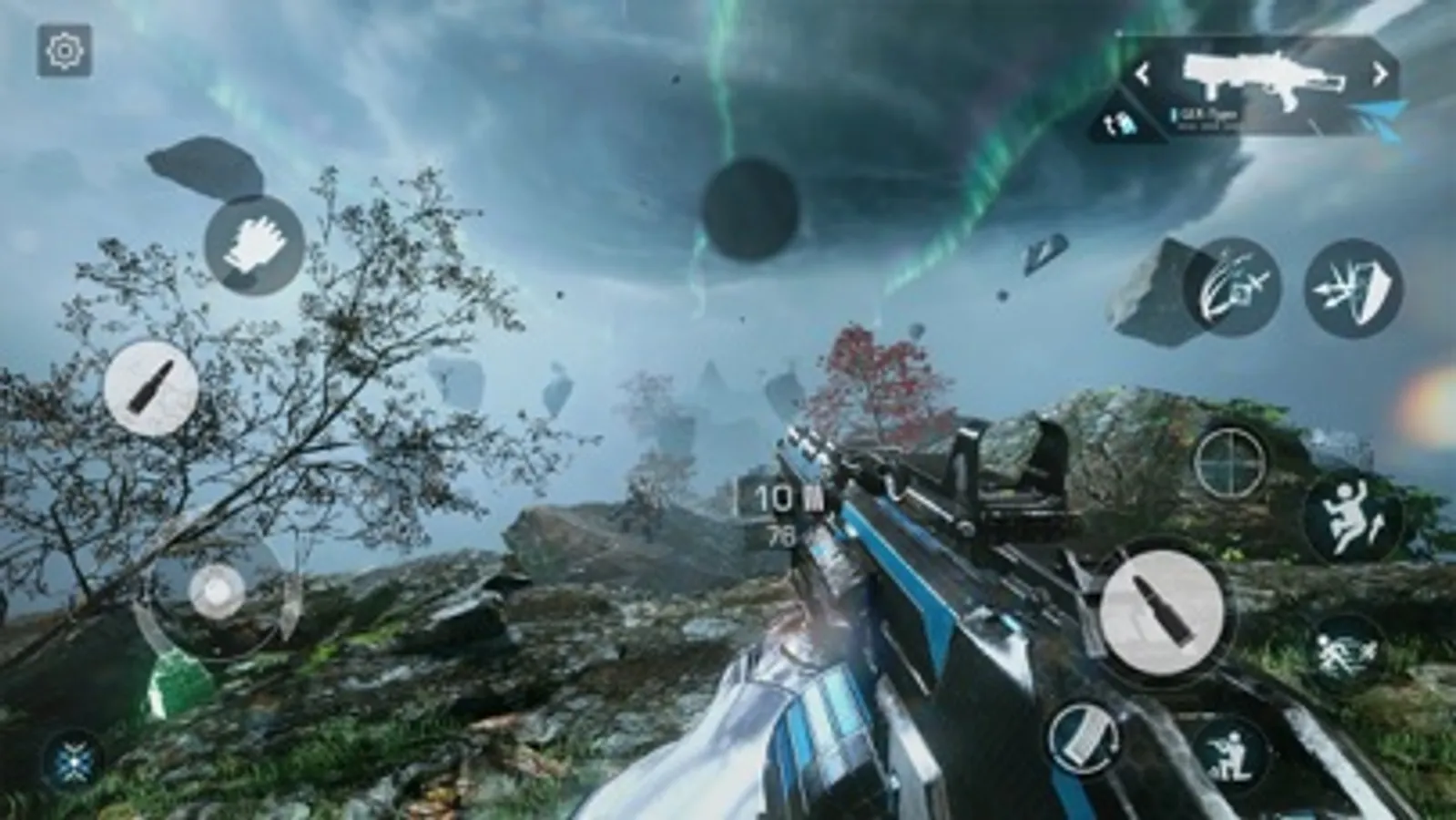The image size is (1456, 820).
Task: Tap the melee punch glove icon
Action: click(252, 241)
